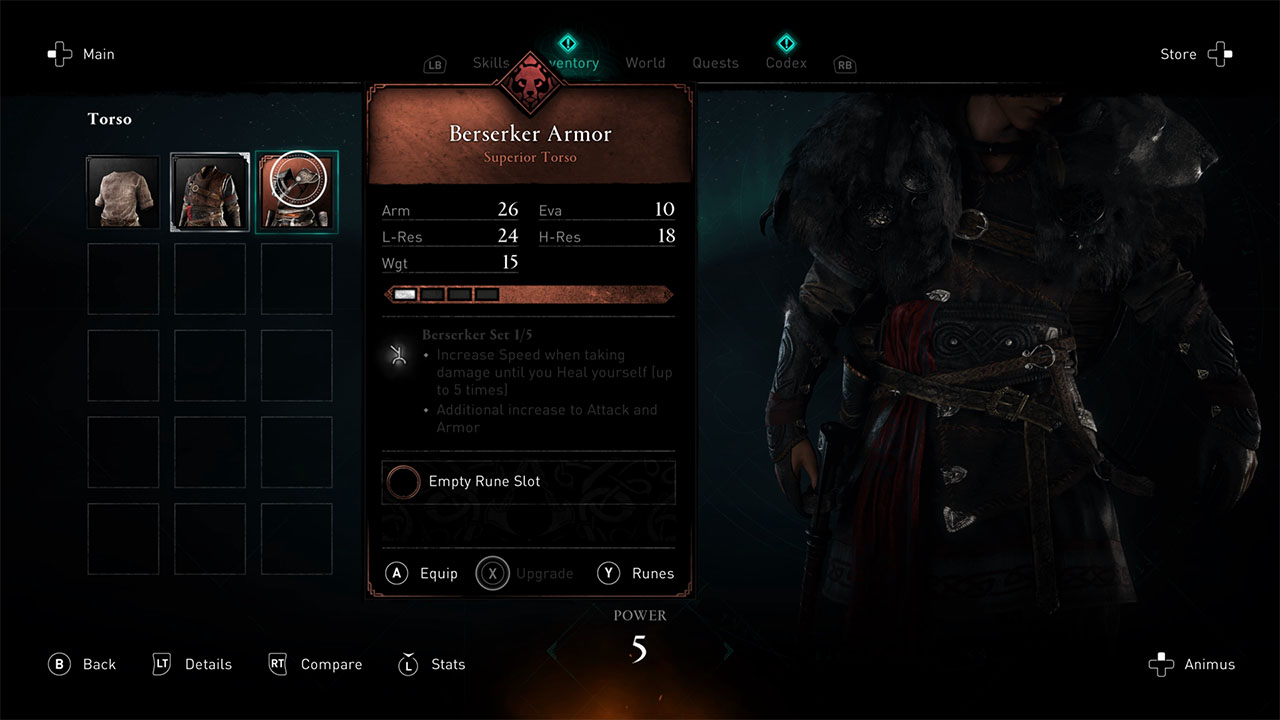1280x720 pixels.
Task: Click the armor upgrade progress bar
Action: click(x=528, y=294)
